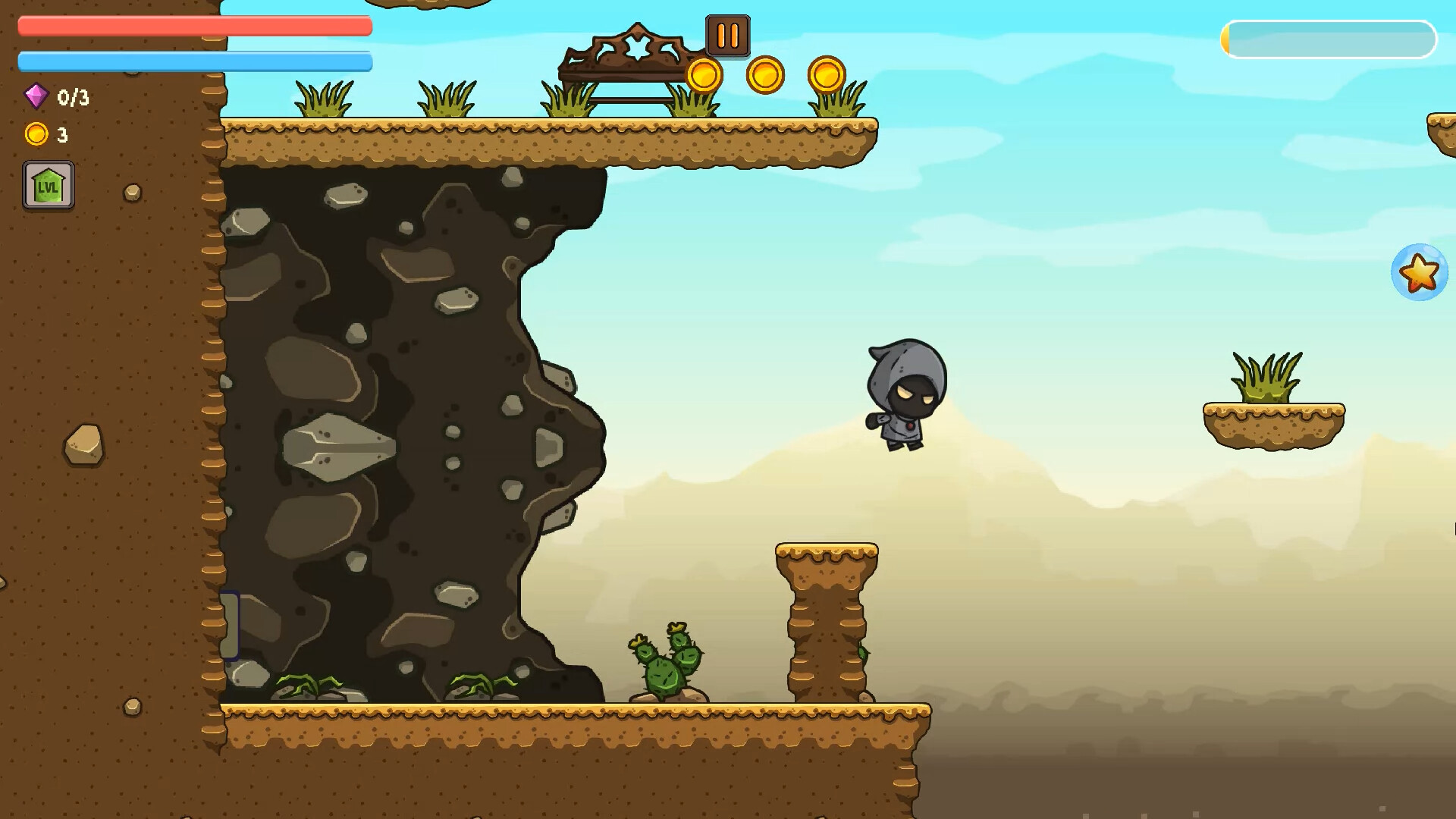This screenshot has width=1456, height=819.
Task: Click the coin count number 3
Action: [64, 135]
